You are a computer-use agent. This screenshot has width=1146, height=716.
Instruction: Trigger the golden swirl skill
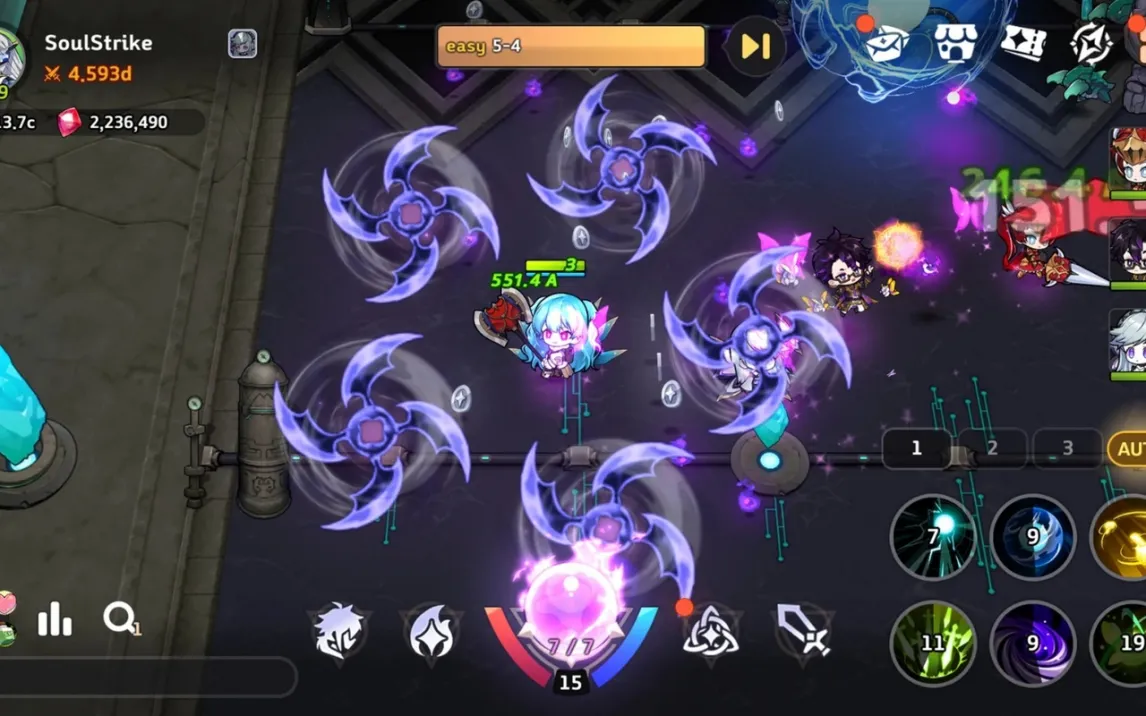[1124, 537]
